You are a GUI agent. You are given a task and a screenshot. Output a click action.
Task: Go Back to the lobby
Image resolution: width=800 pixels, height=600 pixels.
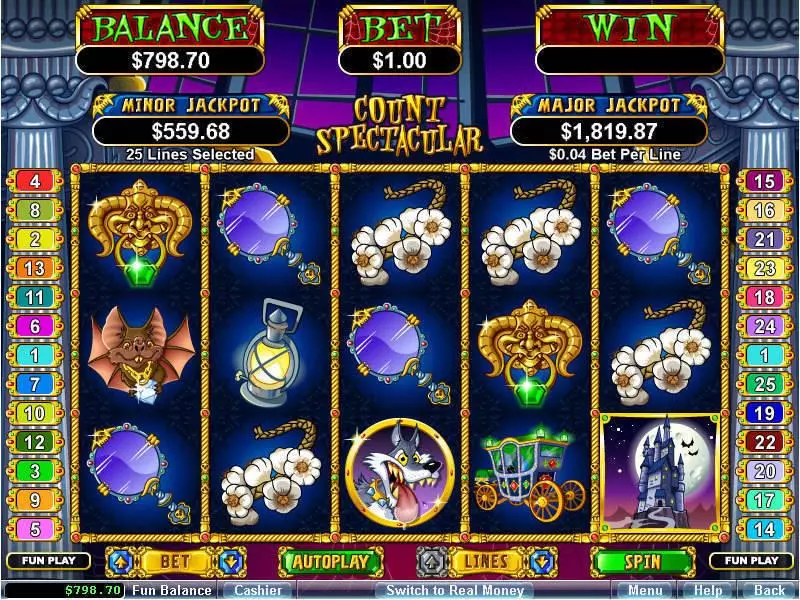[768, 590]
